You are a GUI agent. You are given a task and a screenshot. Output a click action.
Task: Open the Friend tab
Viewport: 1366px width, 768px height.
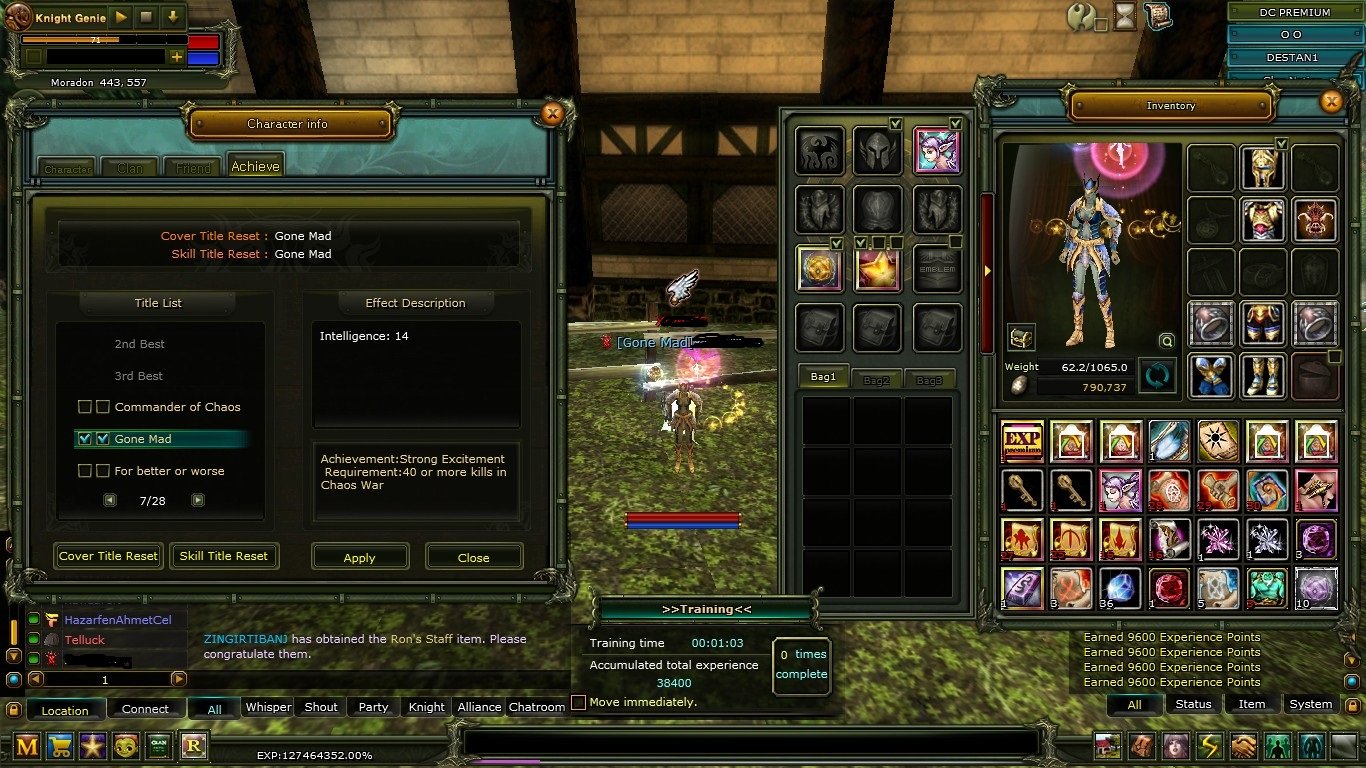pos(193,168)
